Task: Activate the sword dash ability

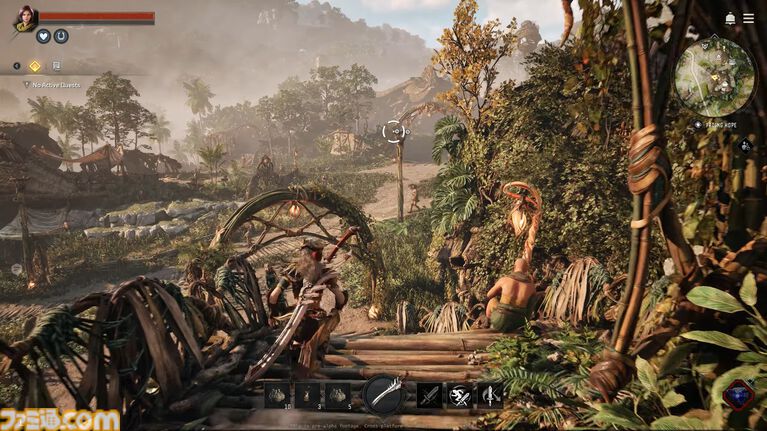Action: pos(459,395)
